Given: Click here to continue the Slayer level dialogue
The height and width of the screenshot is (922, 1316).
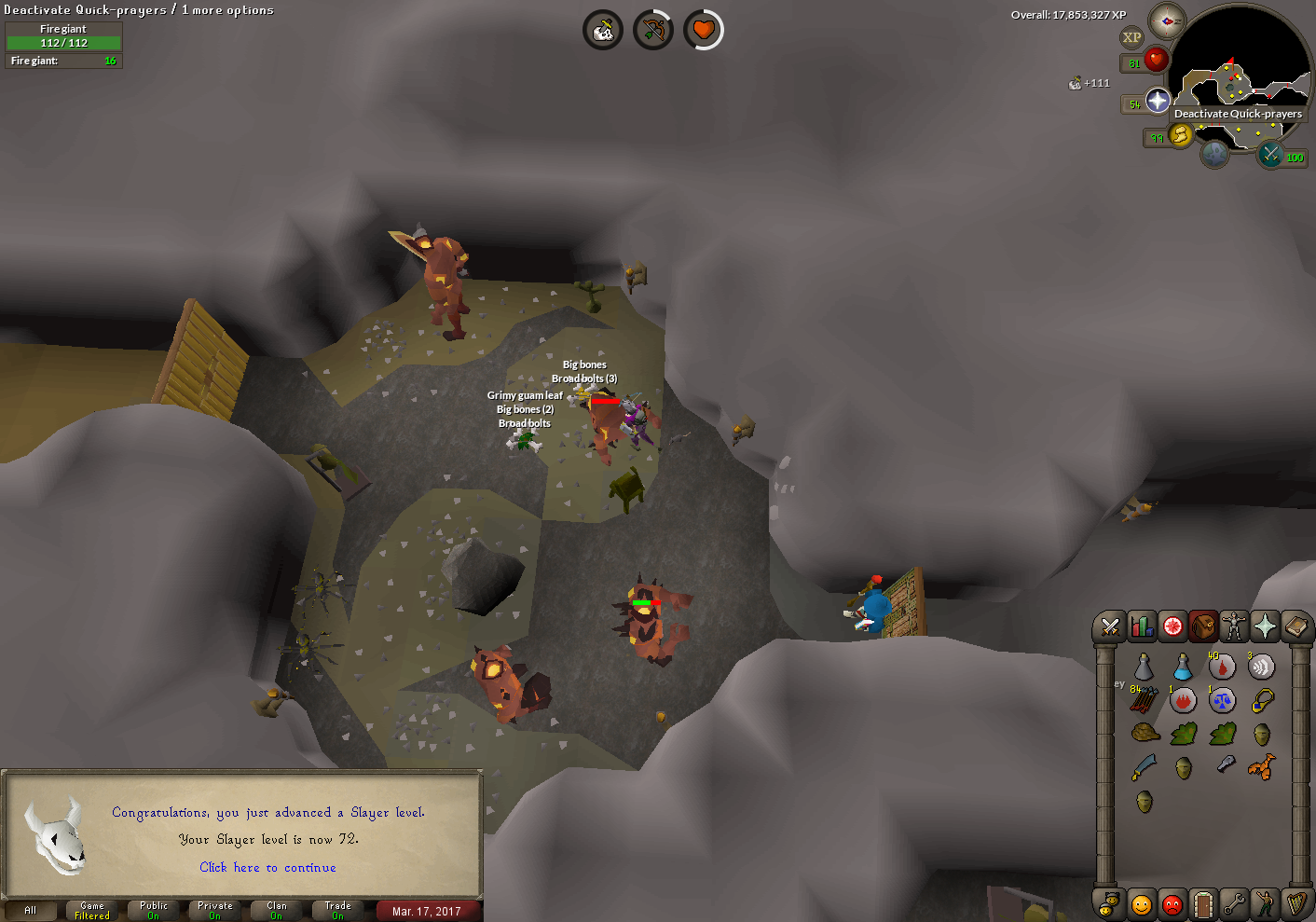Looking at the screenshot, I should pos(267,868).
